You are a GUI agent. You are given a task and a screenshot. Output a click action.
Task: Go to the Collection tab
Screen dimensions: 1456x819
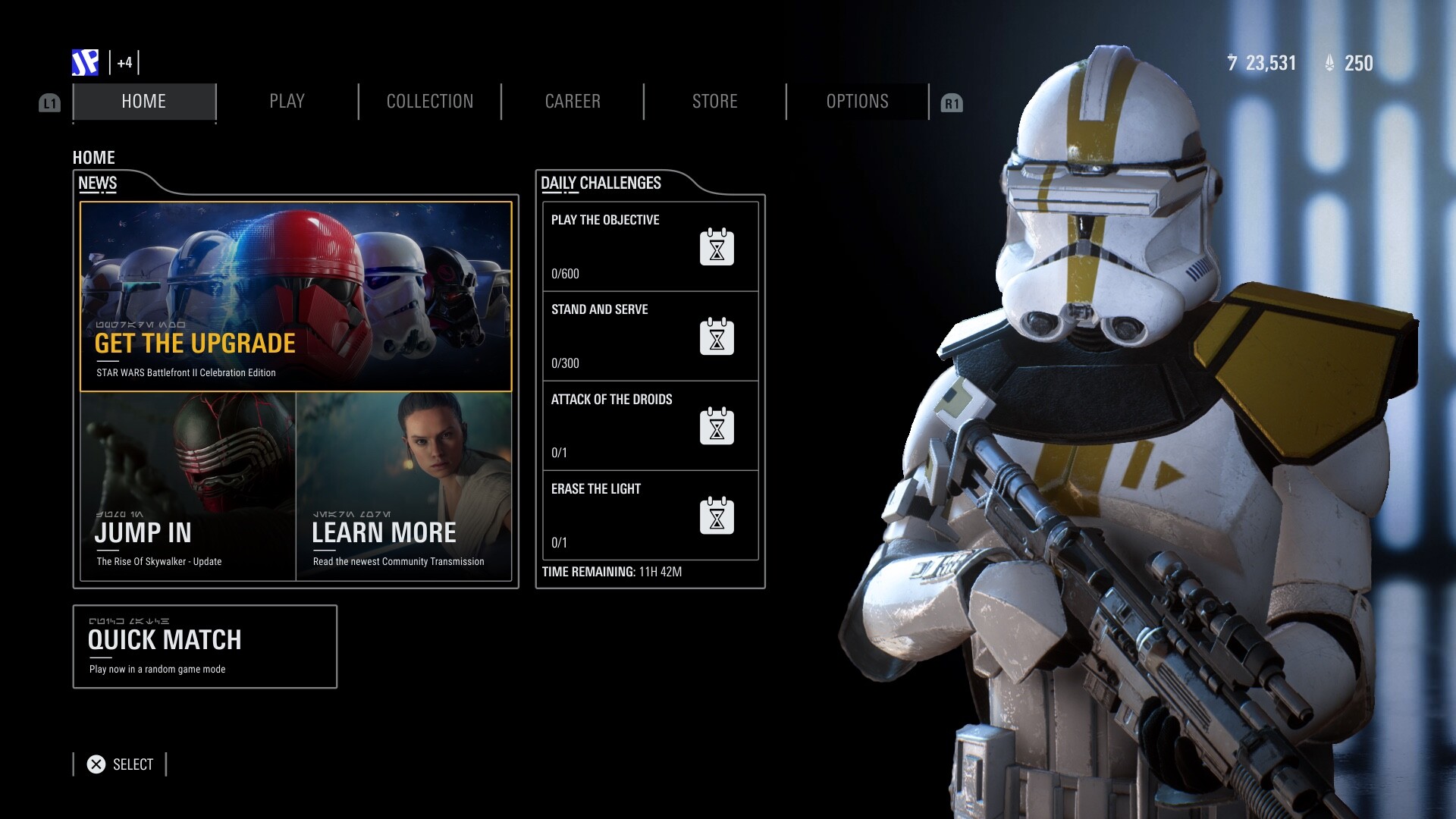tap(429, 102)
